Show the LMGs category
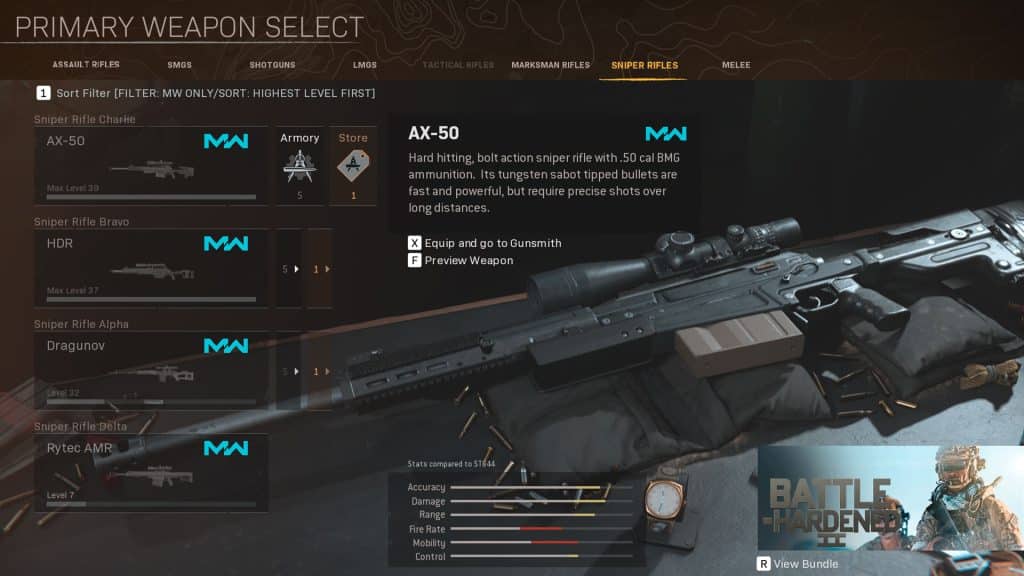Viewport: 1024px width, 576px height. click(x=365, y=65)
